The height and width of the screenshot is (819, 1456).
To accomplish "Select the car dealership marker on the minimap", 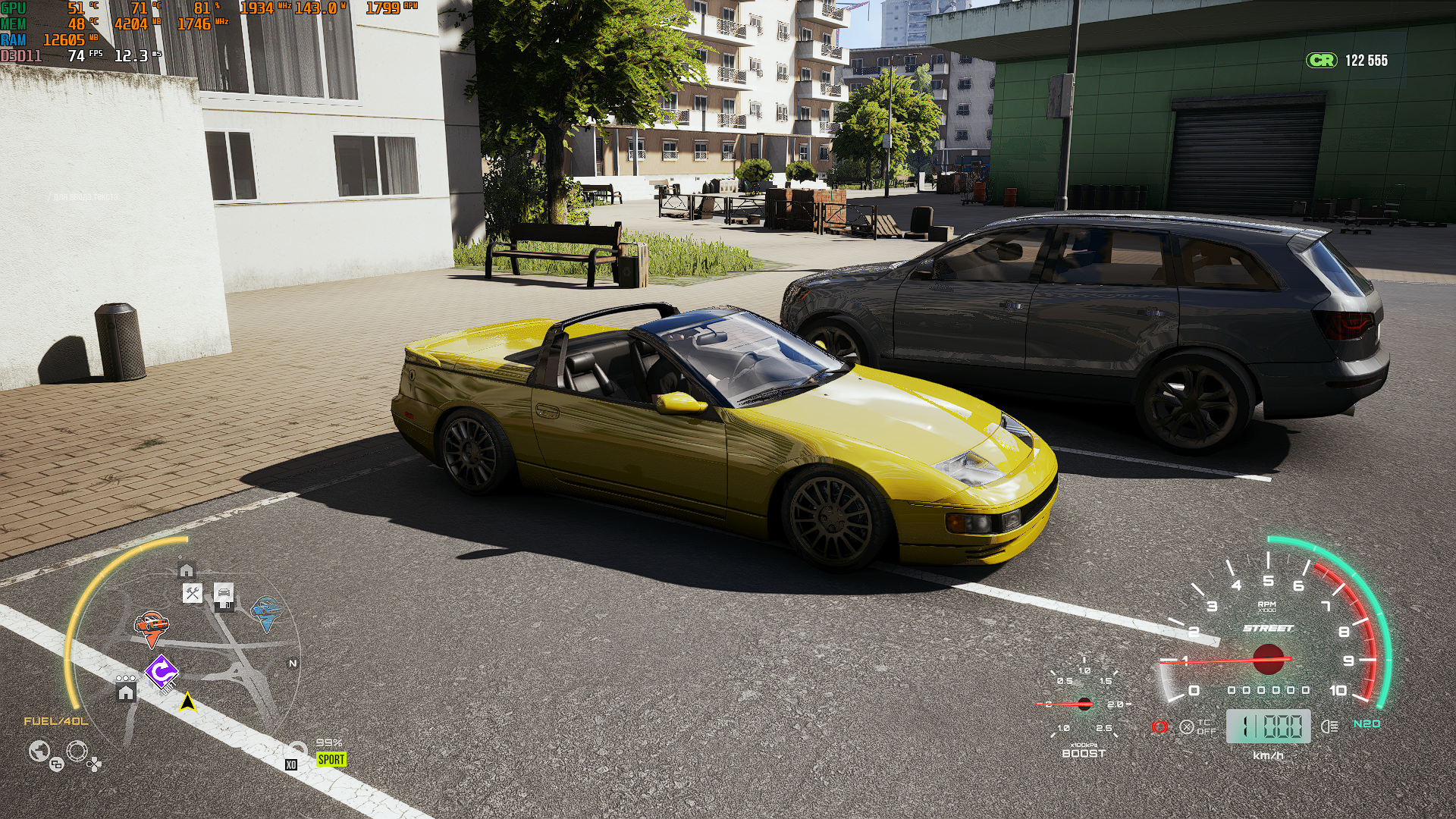I will pos(224,592).
